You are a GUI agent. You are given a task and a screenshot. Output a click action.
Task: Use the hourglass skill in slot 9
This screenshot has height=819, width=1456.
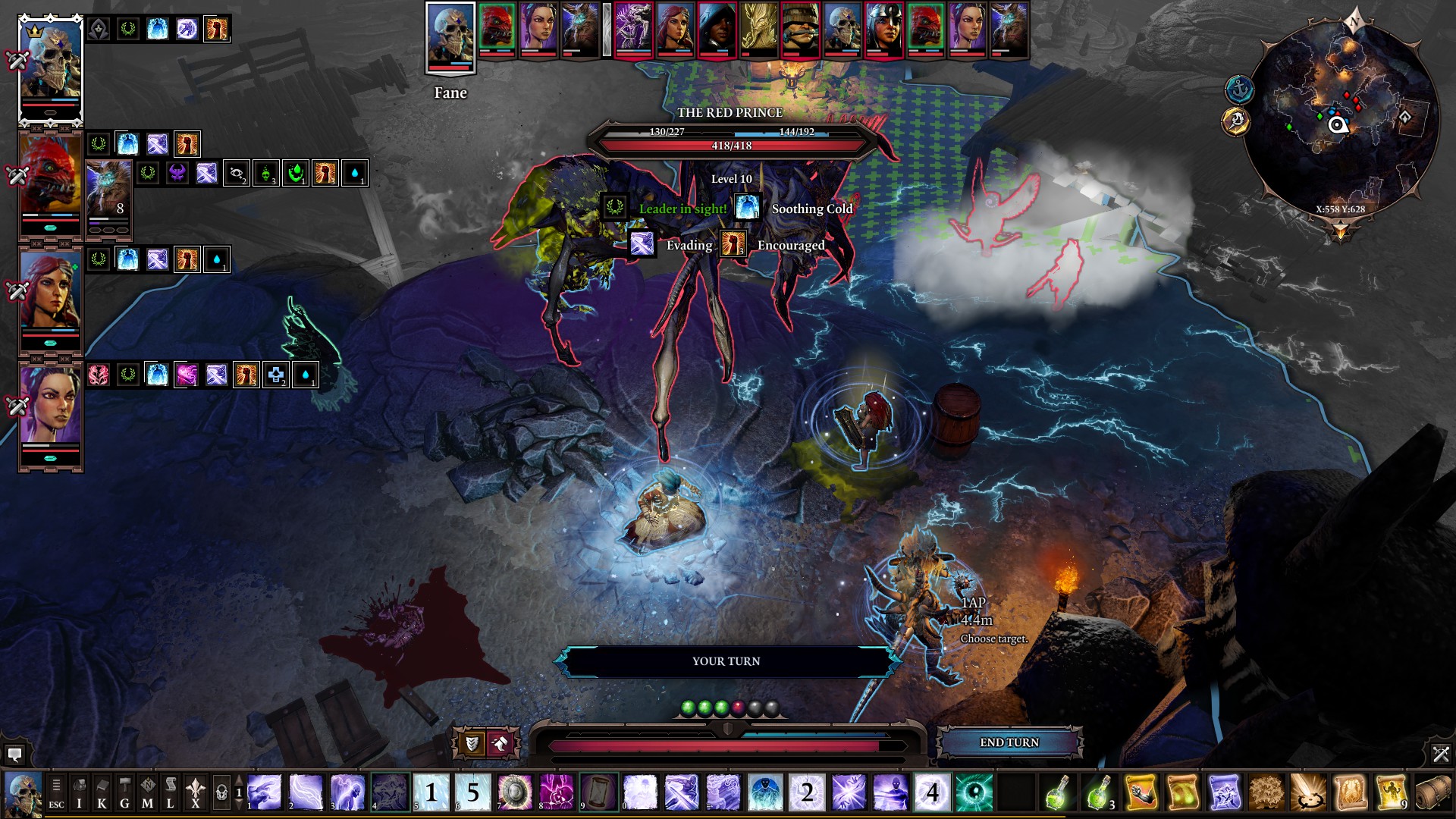[x=599, y=792]
